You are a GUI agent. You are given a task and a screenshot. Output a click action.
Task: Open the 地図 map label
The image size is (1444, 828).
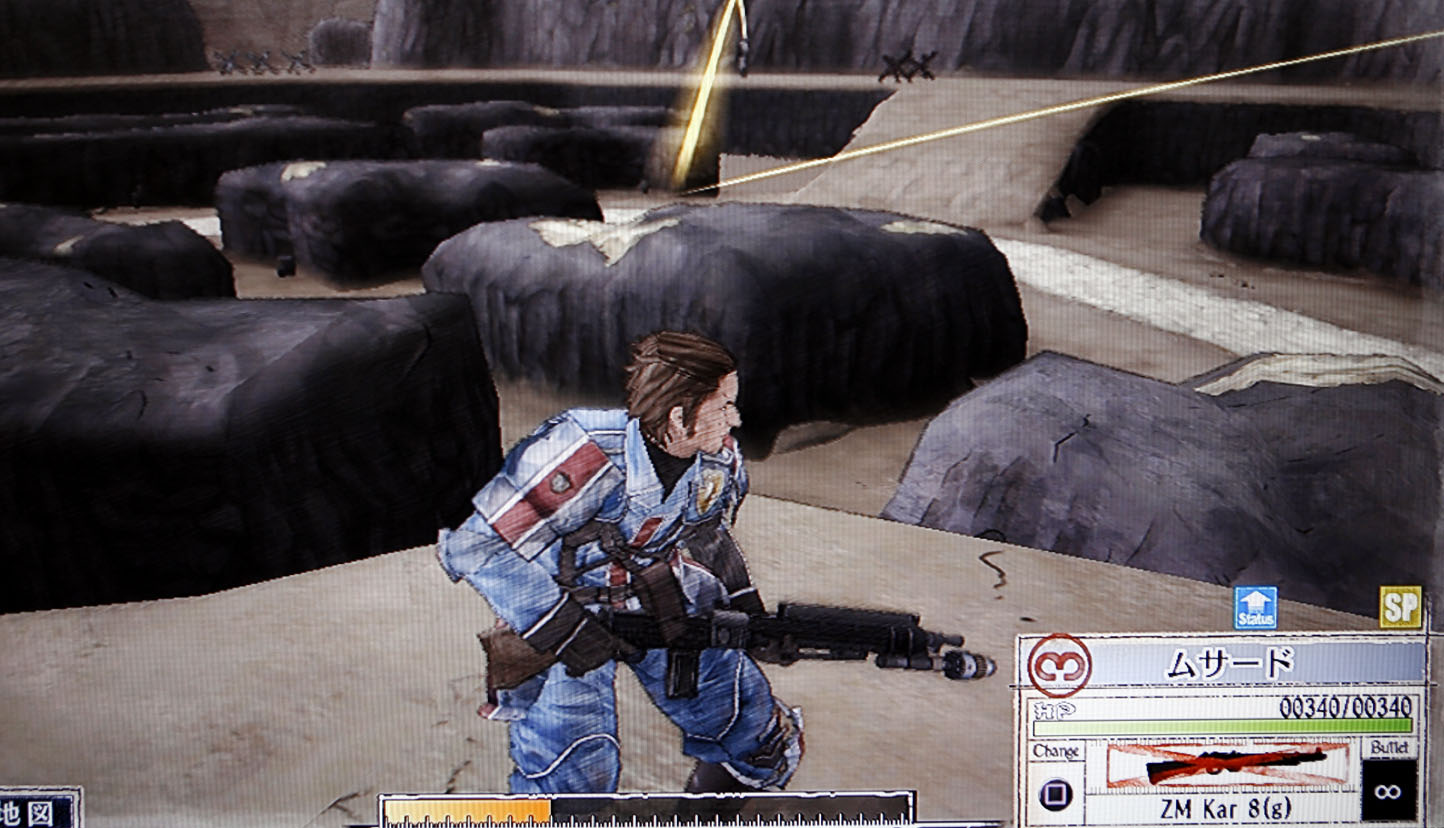tap(38, 811)
